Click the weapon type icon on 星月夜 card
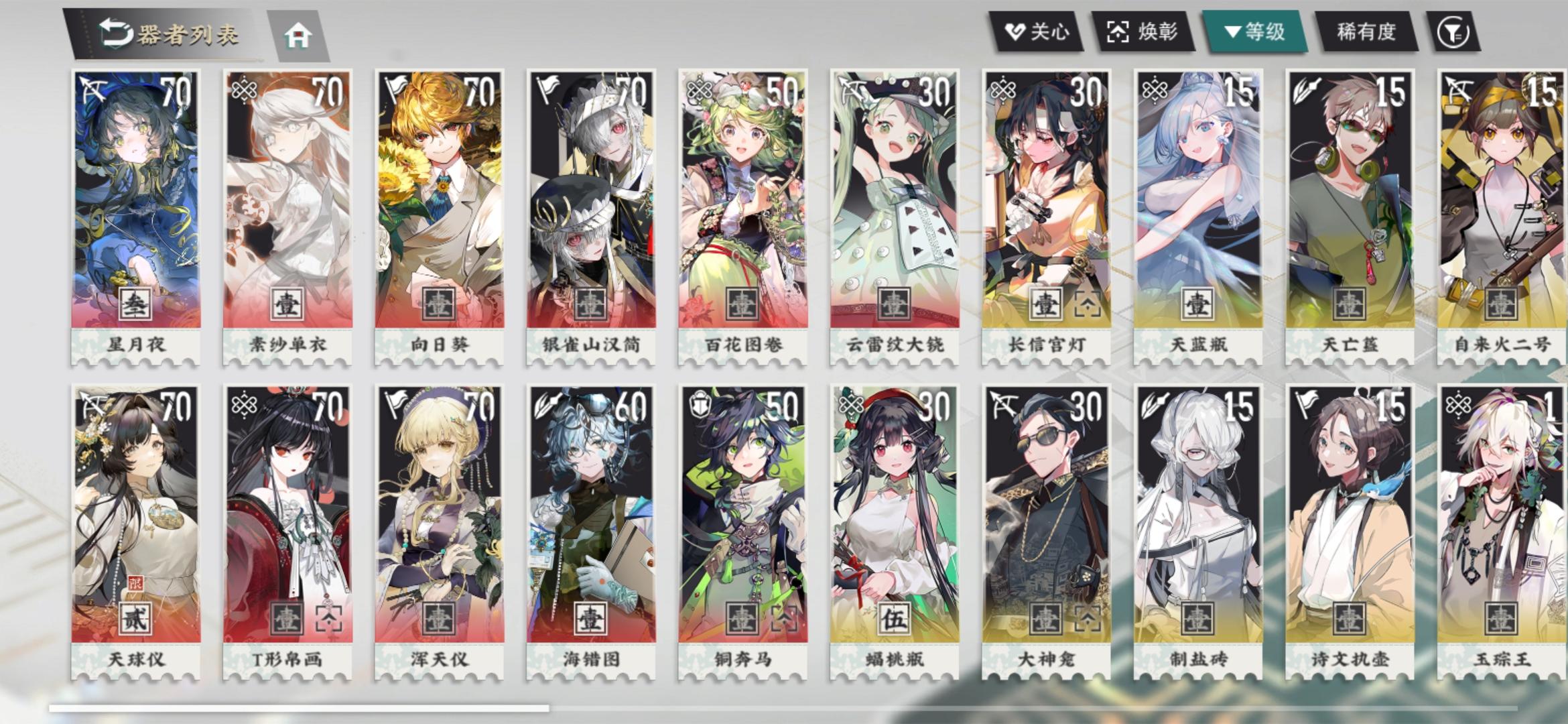The height and width of the screenshot is (724, 1568). 93,88
